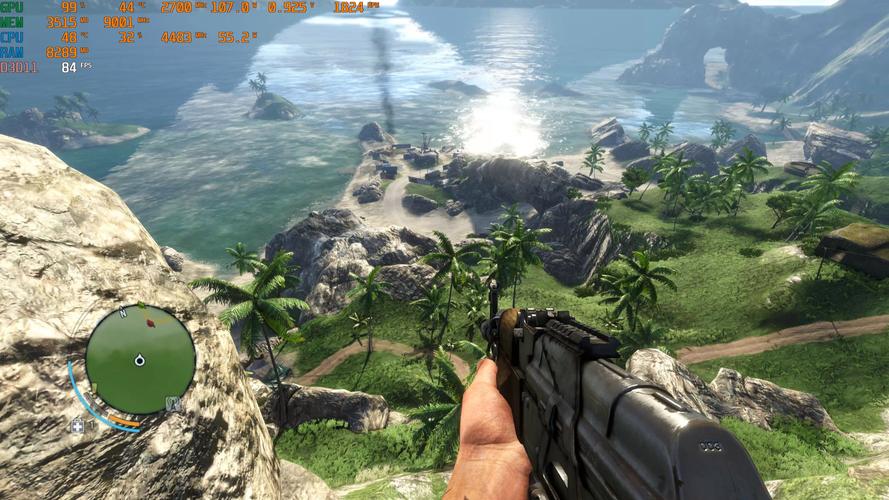Select the medkit cross icon
This screenshot has height=500, width=889.
pos(77,425)
